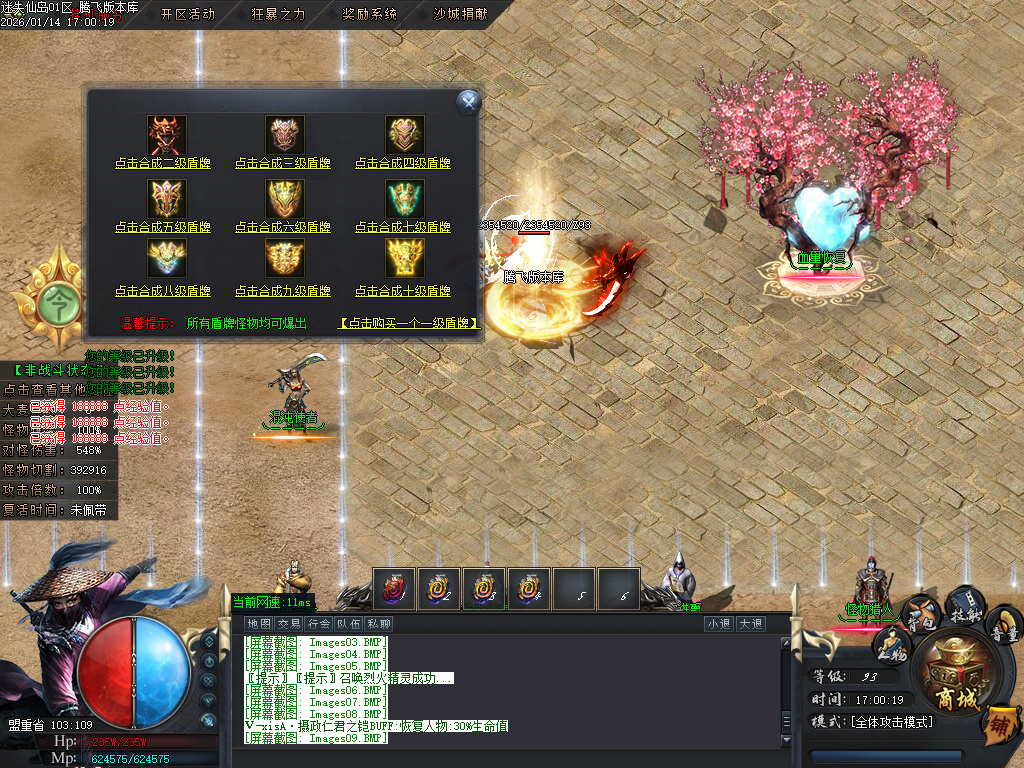Click the 大退 exit button
Viewport: 1024px width, 768px height.
pos(750,624)
